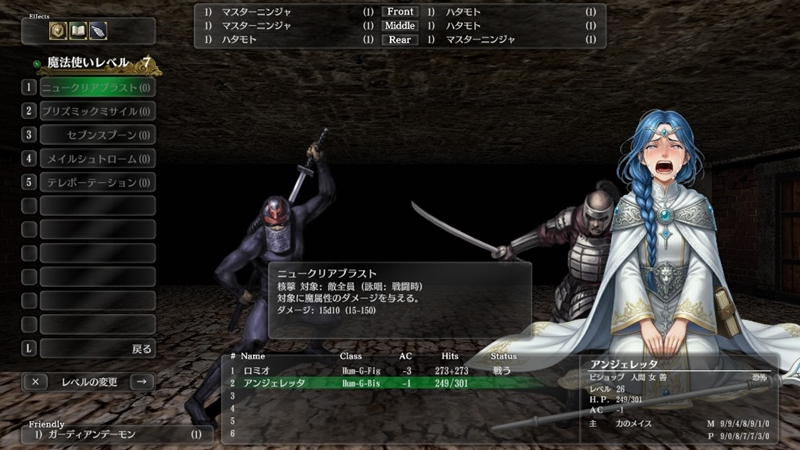Cast ニュークリアブラスト spell

coord(97,87)
